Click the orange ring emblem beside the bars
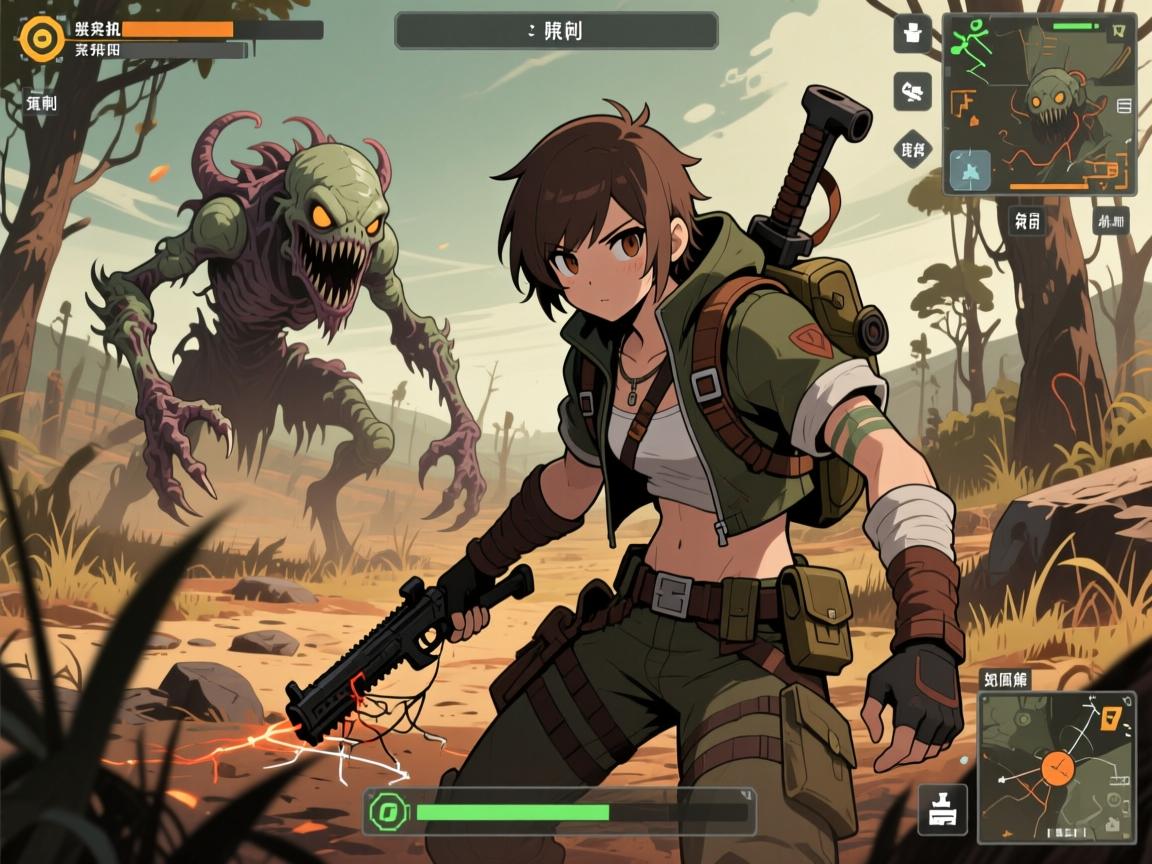The height and width of the screenshot is (864, 1152). coord(43,39)
